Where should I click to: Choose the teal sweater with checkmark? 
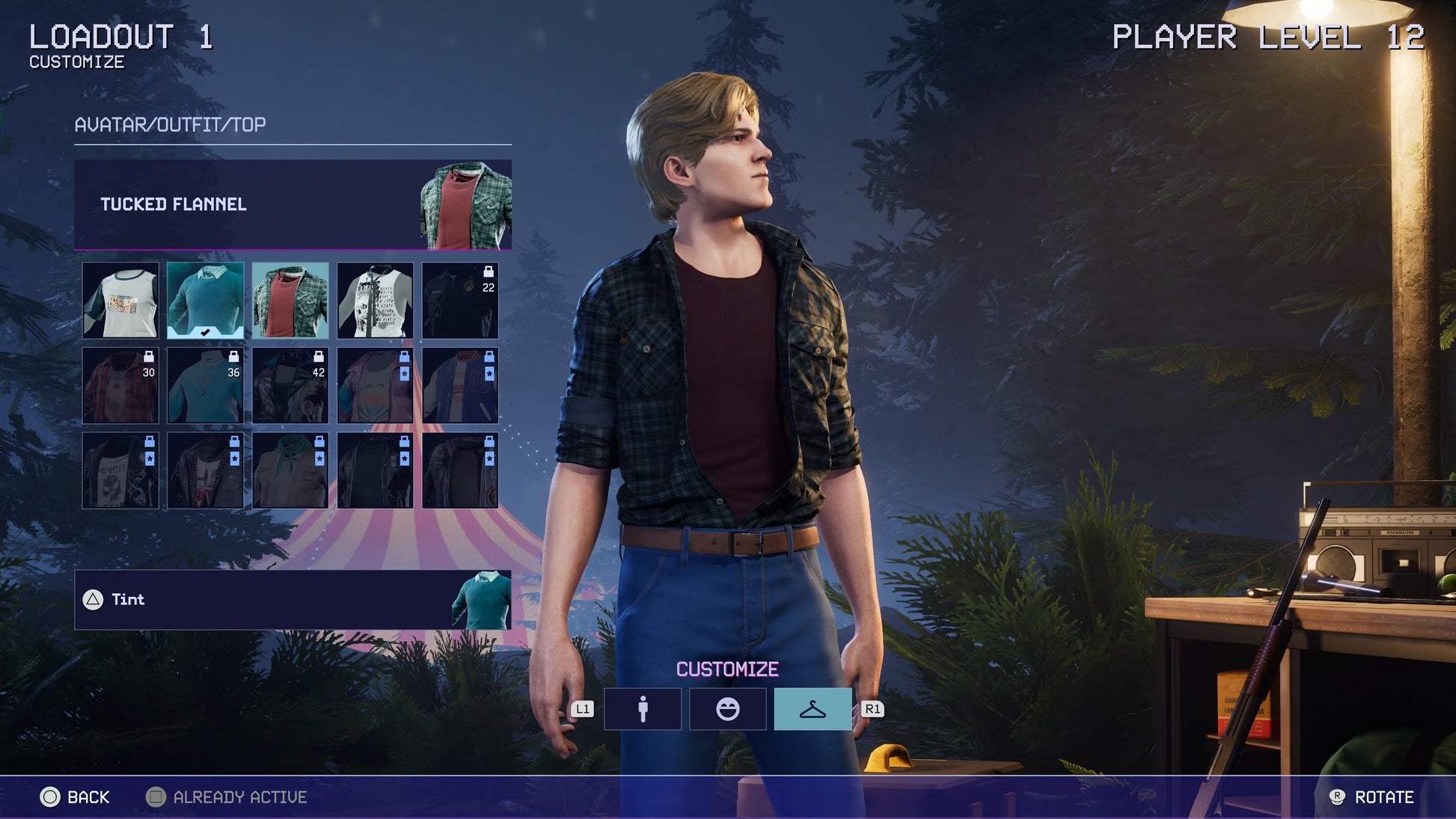[205, 301]
